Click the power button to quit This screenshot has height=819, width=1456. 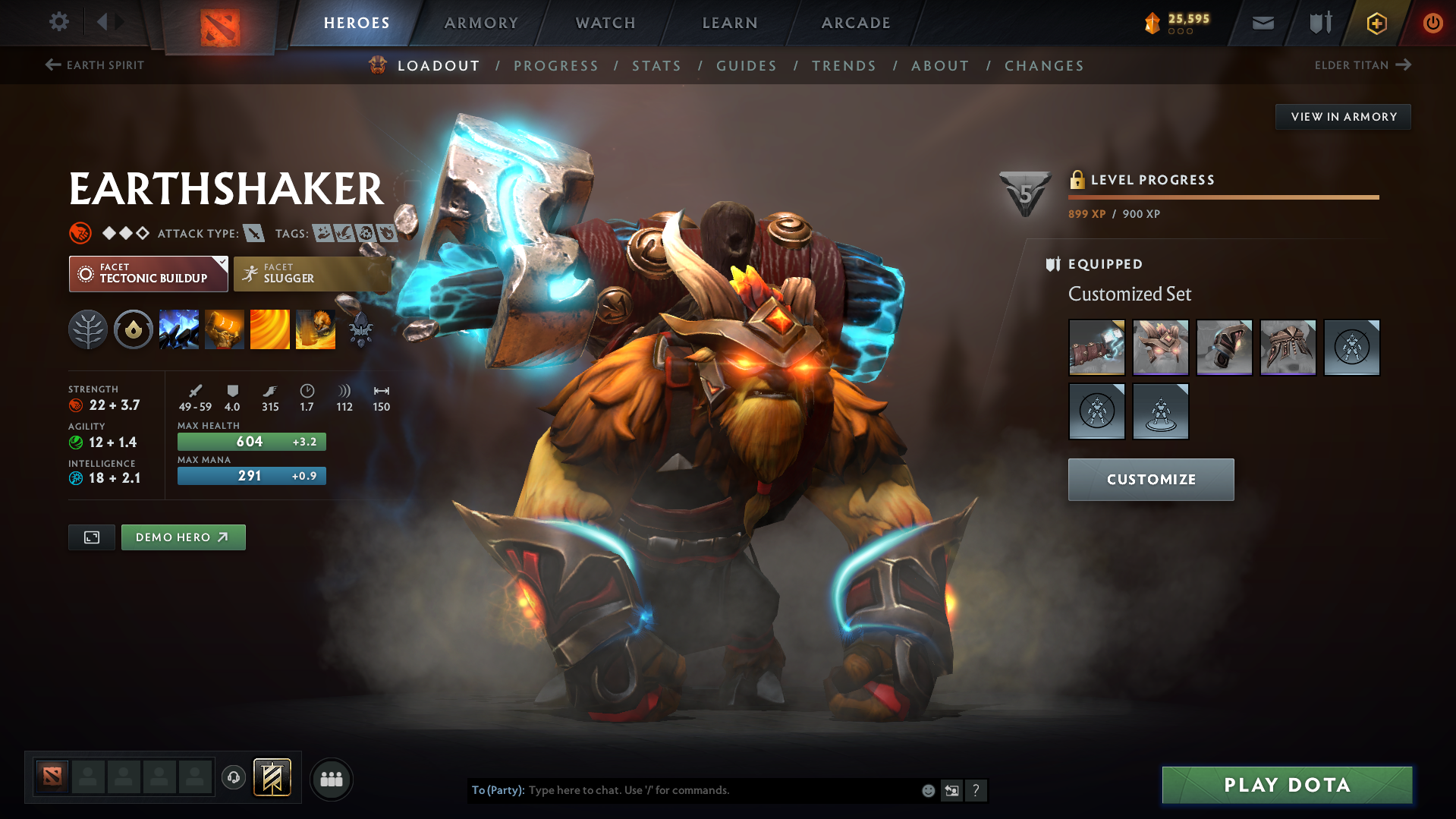1432,23
